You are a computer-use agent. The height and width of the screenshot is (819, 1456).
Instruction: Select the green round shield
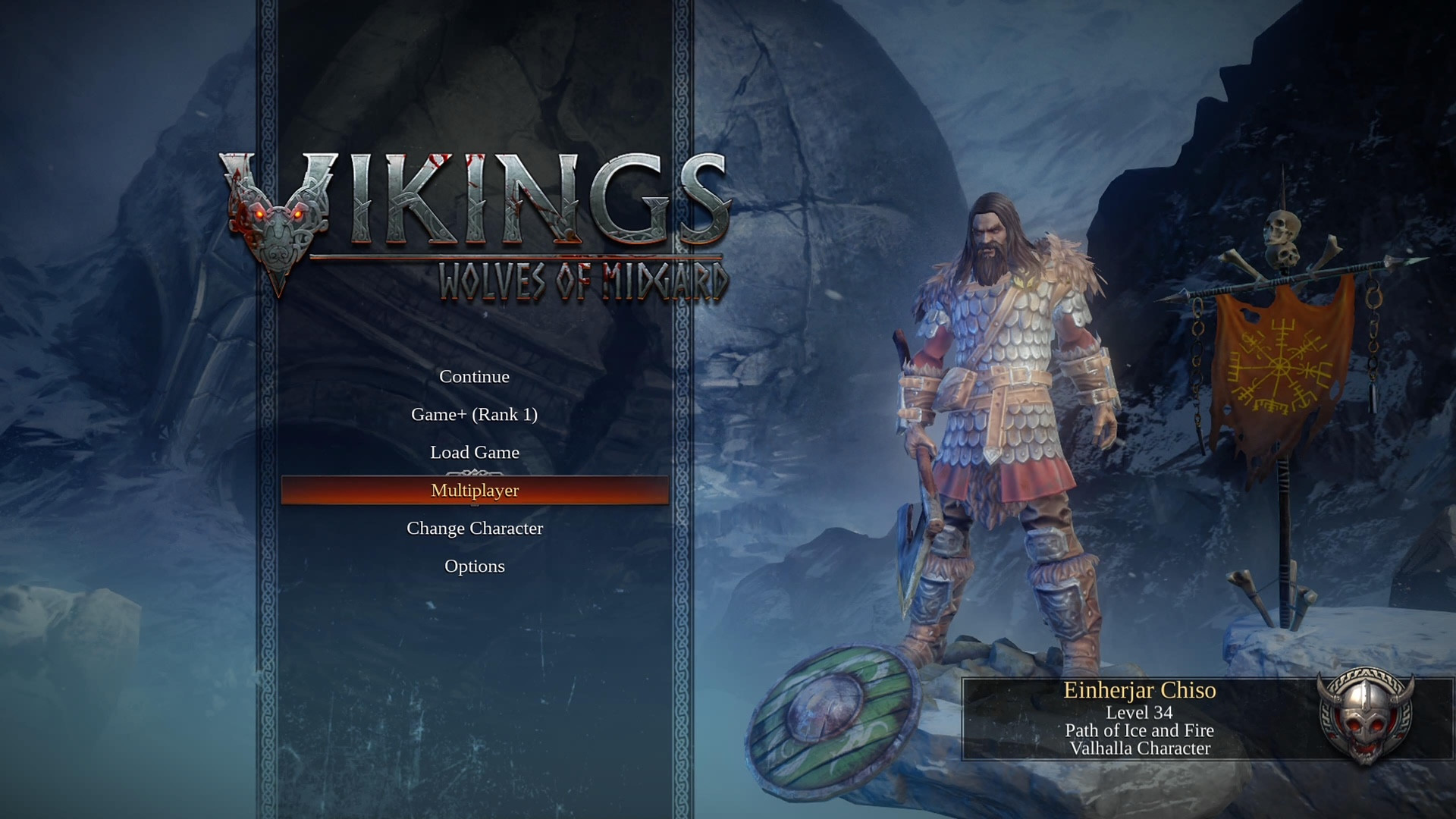tap(827, 720)
